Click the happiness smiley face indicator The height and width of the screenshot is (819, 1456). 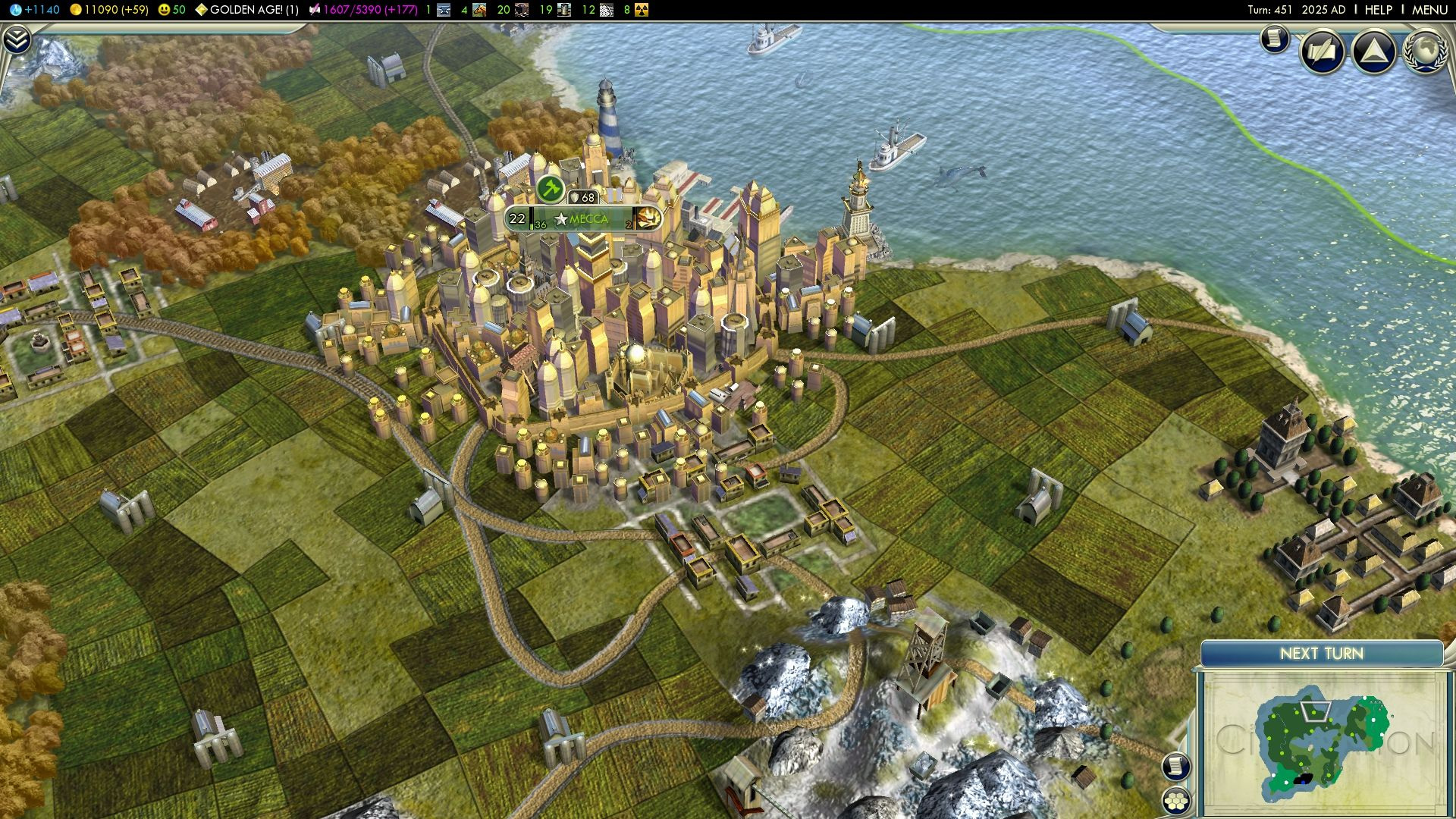click(171, 10)
